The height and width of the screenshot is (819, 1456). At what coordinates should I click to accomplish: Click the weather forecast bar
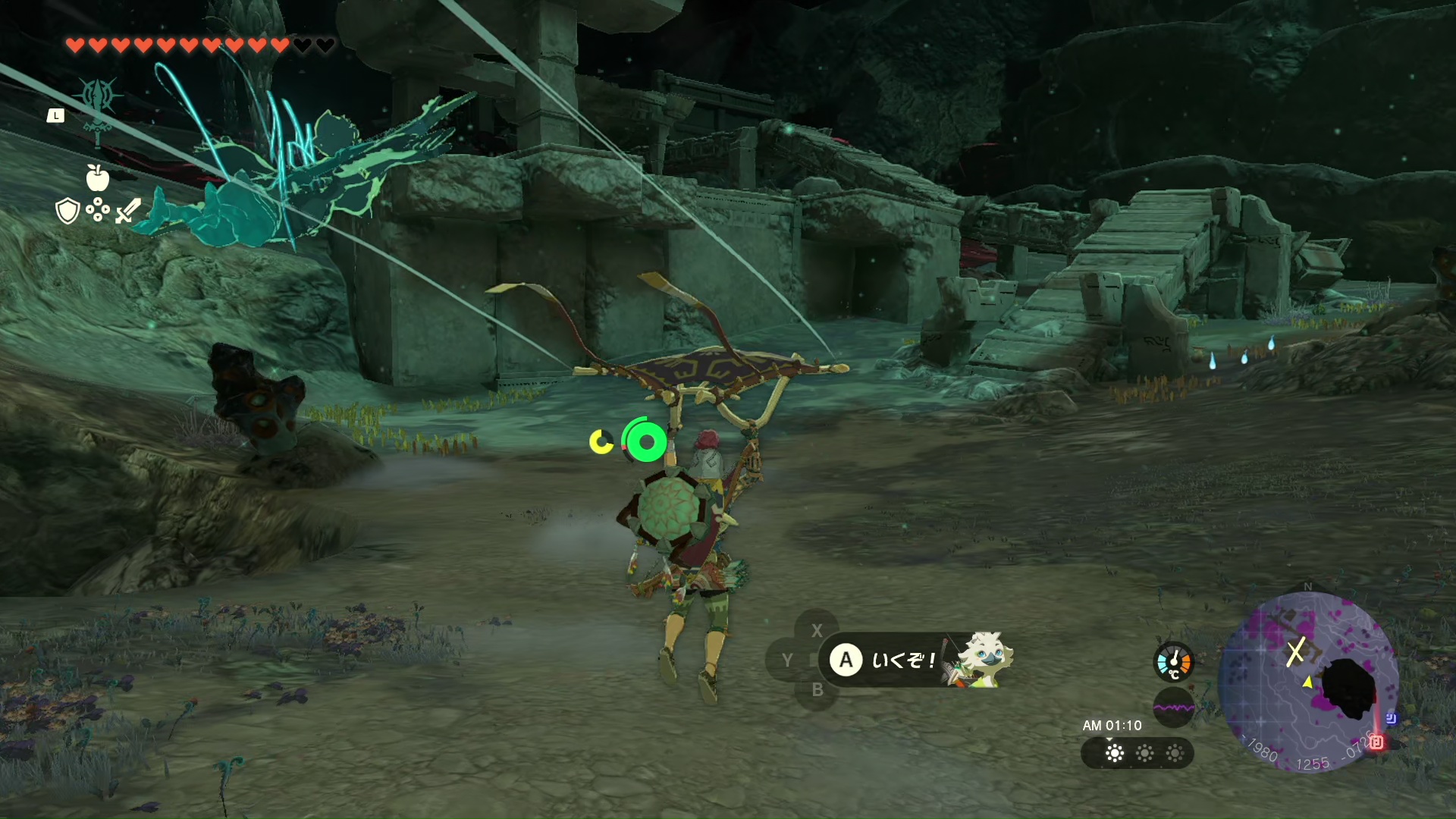(x=1137, y=753)
